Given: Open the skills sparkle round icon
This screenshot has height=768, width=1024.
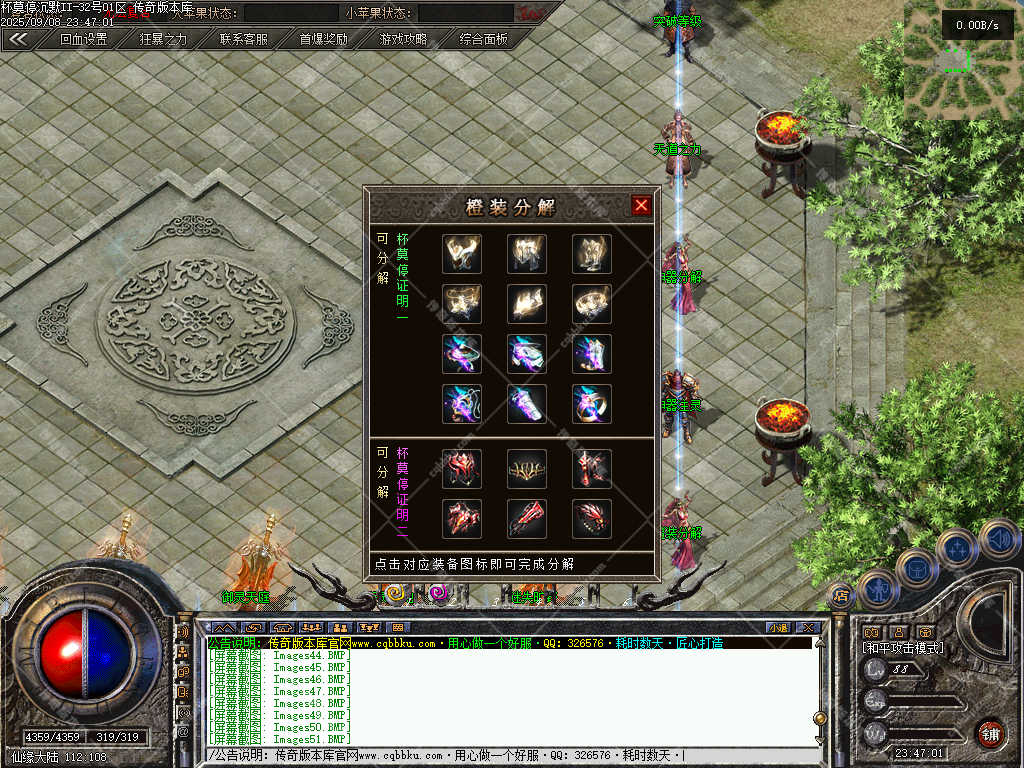Looking at the screenshot, I should tap(957, 548).
